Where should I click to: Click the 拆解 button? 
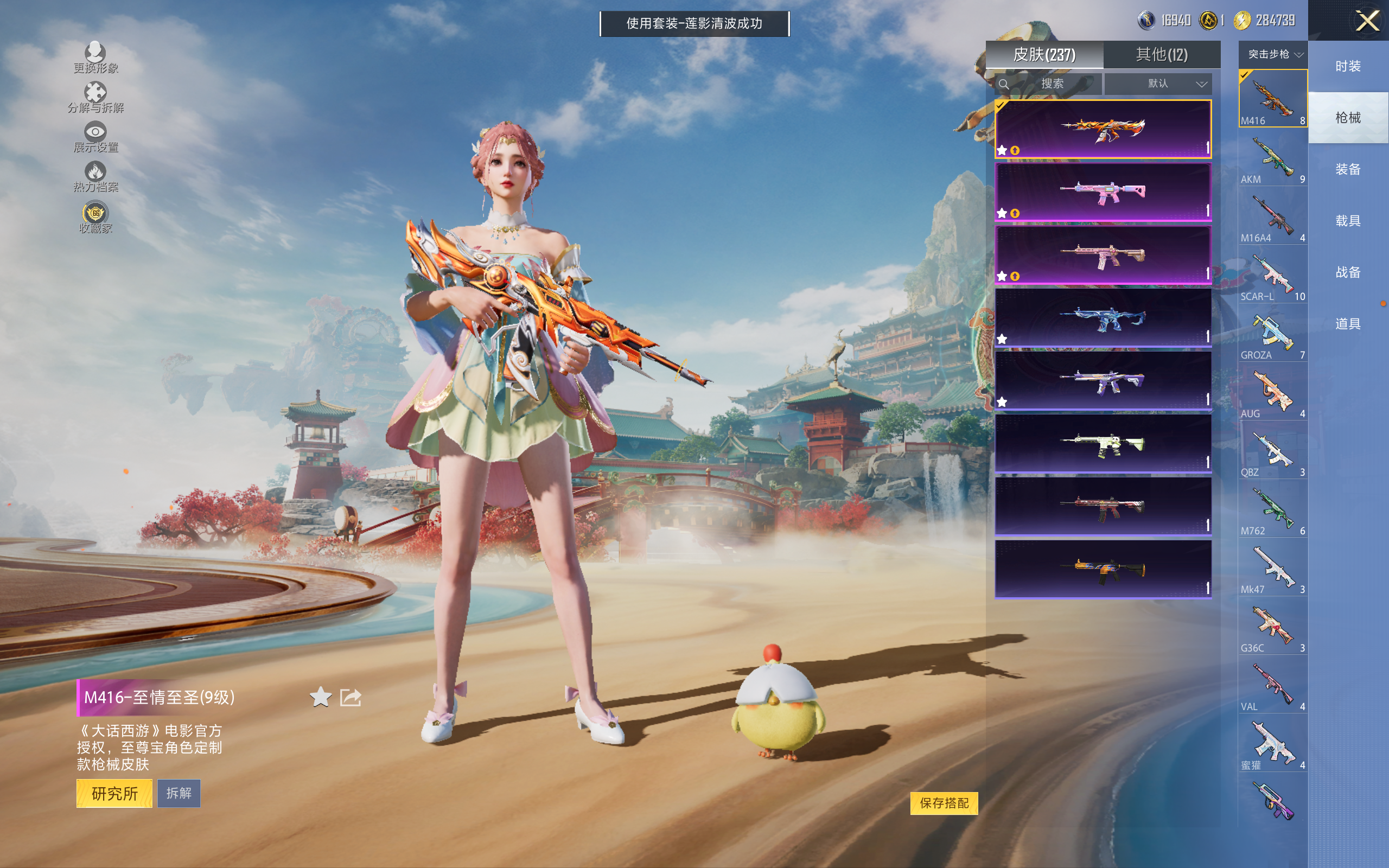coord(179,793)
